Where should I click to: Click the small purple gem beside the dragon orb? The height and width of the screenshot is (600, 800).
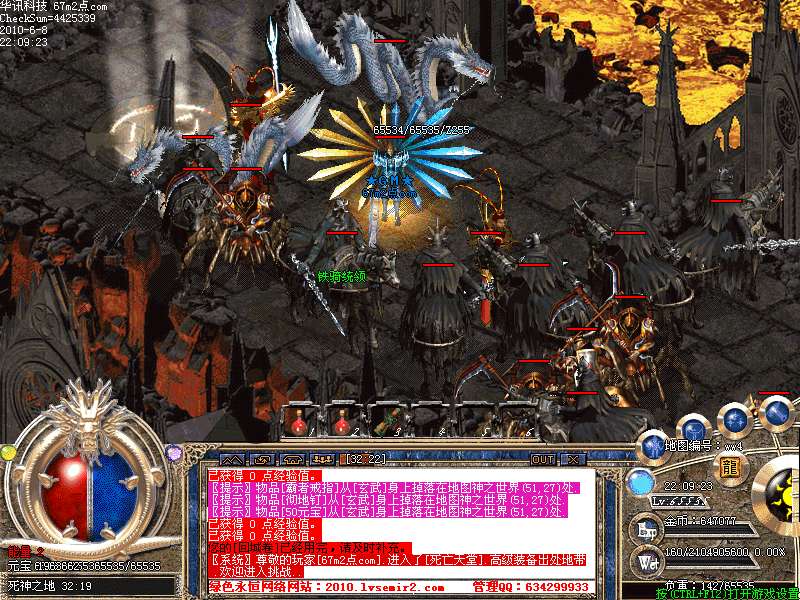174,453
